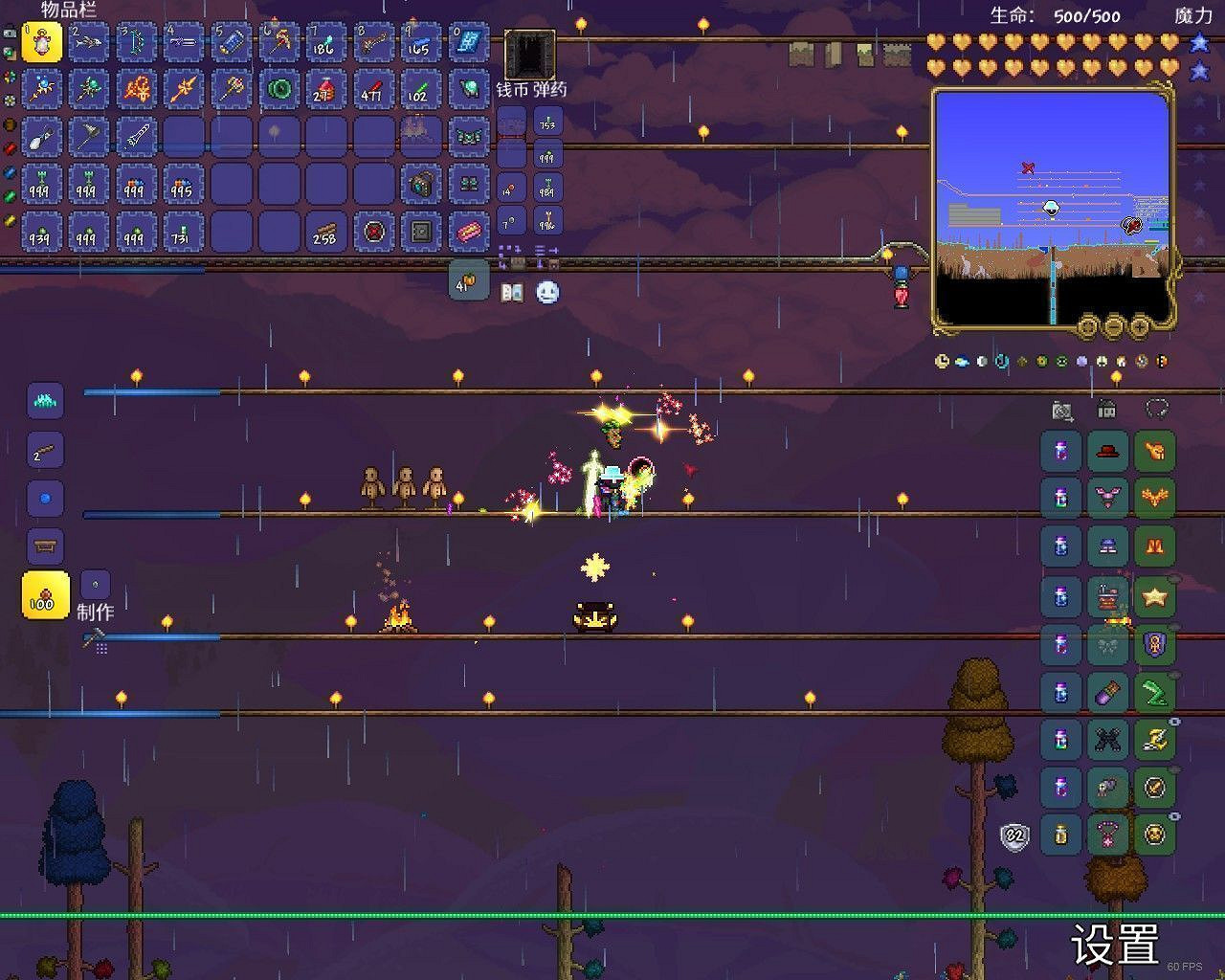Click the housing query house icon
Image resolution: width=1225 pixels, height=980 pixels.
coord(1106,410)
